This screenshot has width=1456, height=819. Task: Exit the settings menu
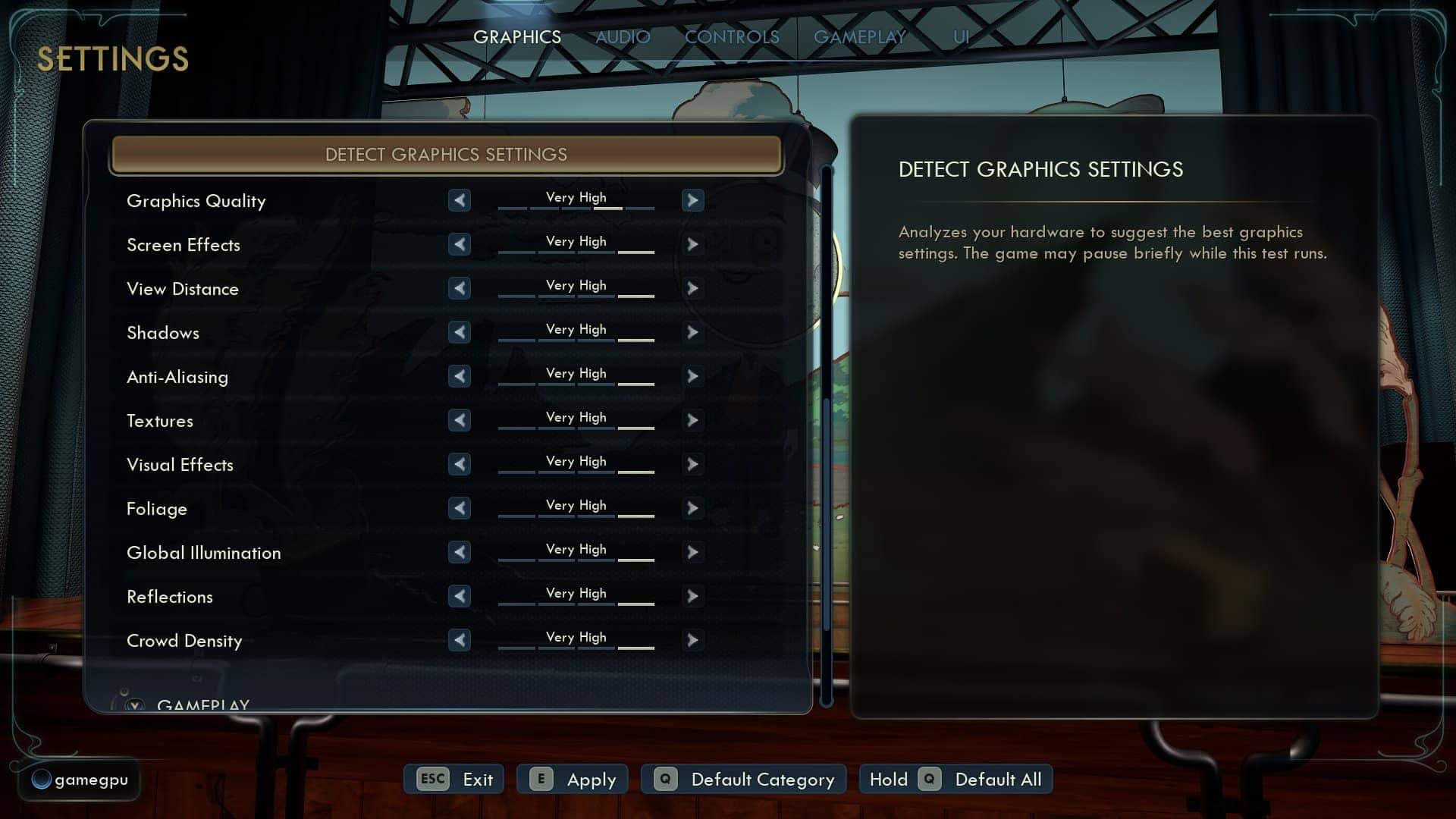coord(454,780)
